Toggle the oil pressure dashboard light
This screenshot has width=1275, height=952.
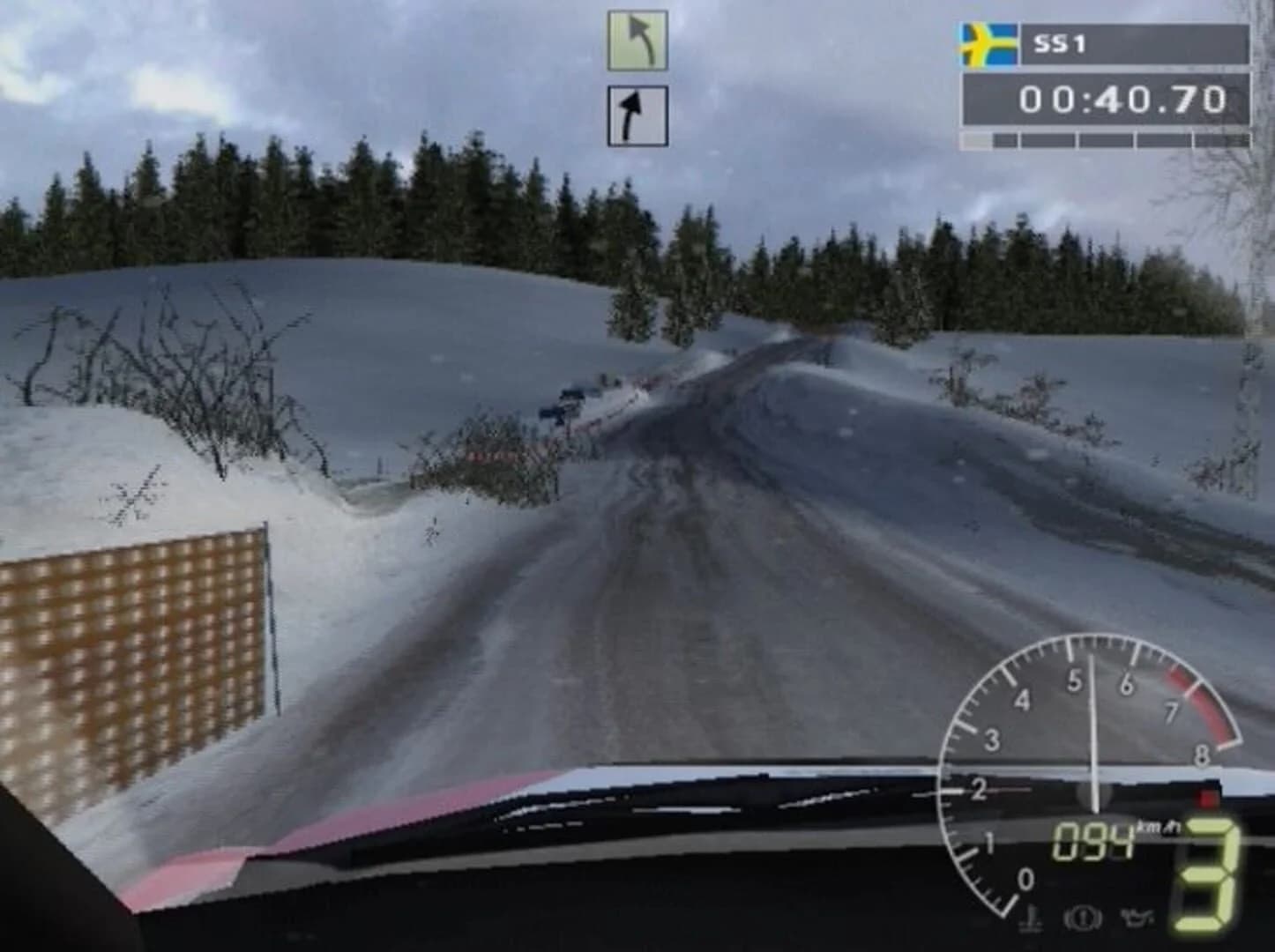tap(1138, 919)
